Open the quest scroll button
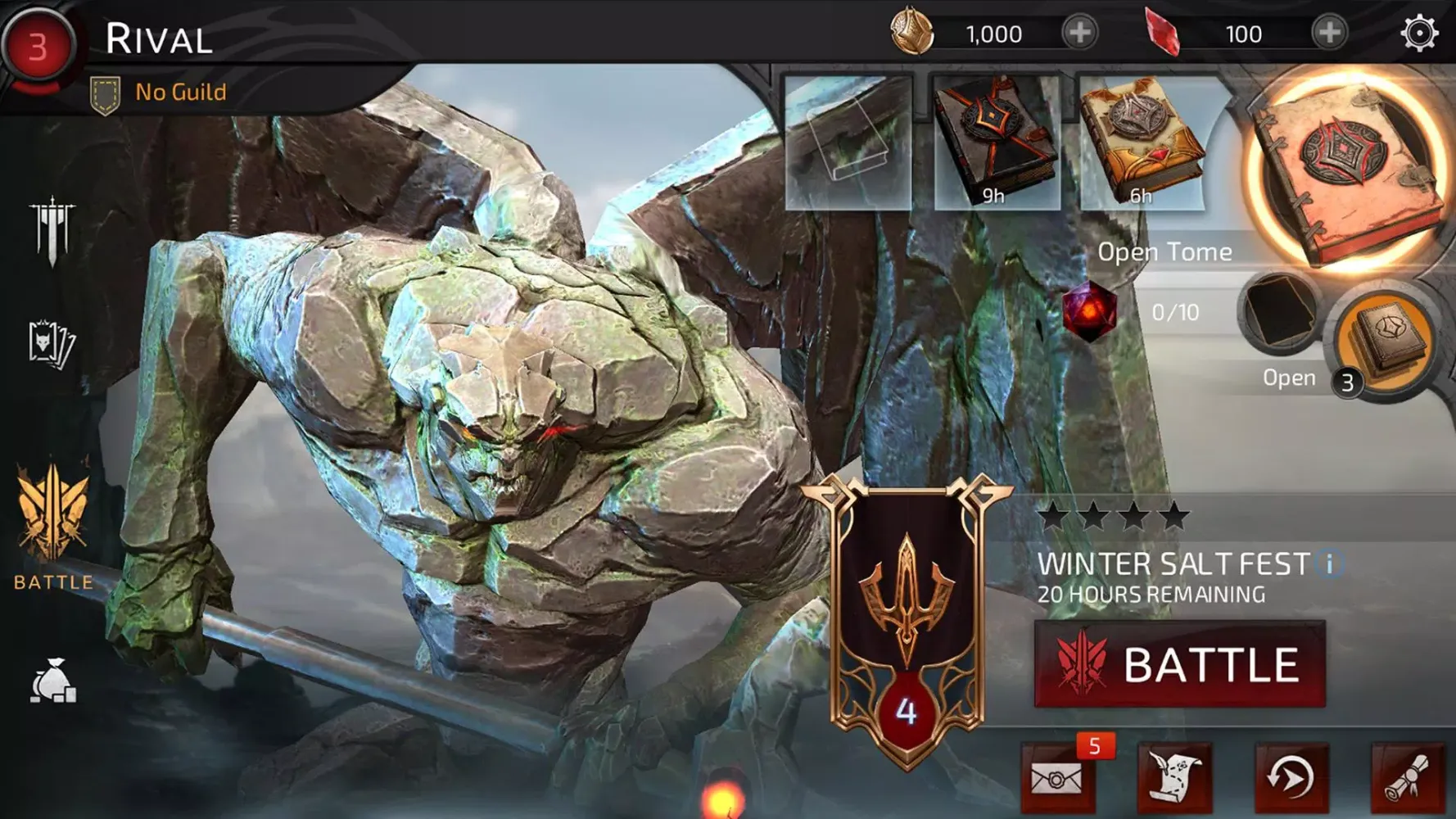Image resolution: width=1456 pixels, height=819 pixels. [1174, 778]
